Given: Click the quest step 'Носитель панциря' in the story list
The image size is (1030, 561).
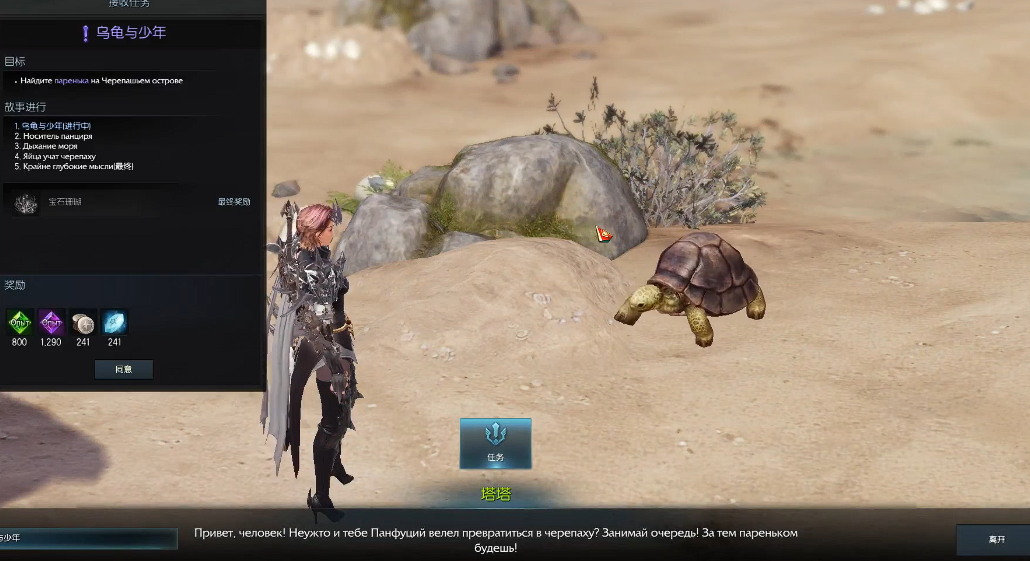Looking at the screenshot, I should (x=56, y=136).
